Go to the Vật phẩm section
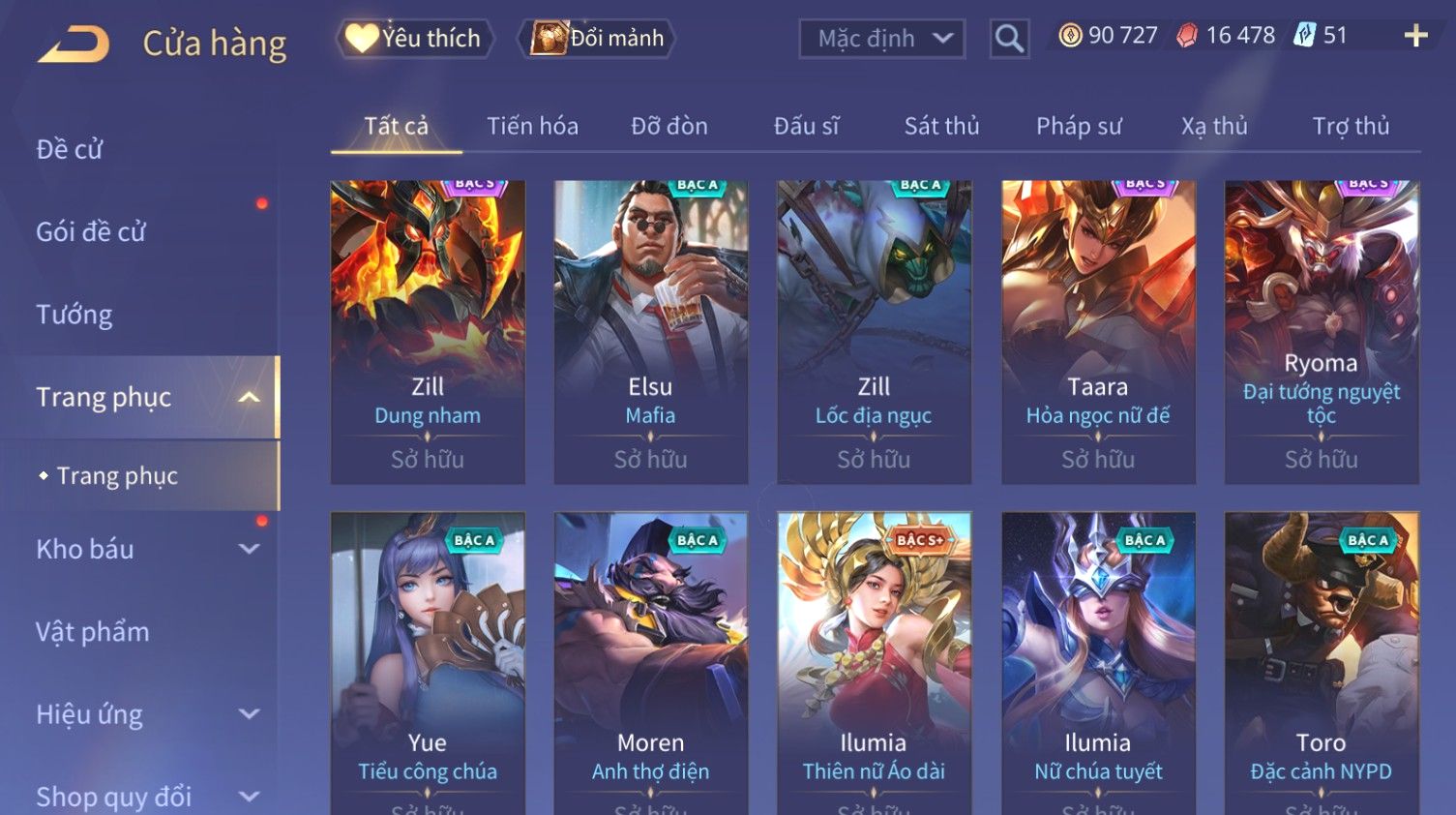 point(93,632)
